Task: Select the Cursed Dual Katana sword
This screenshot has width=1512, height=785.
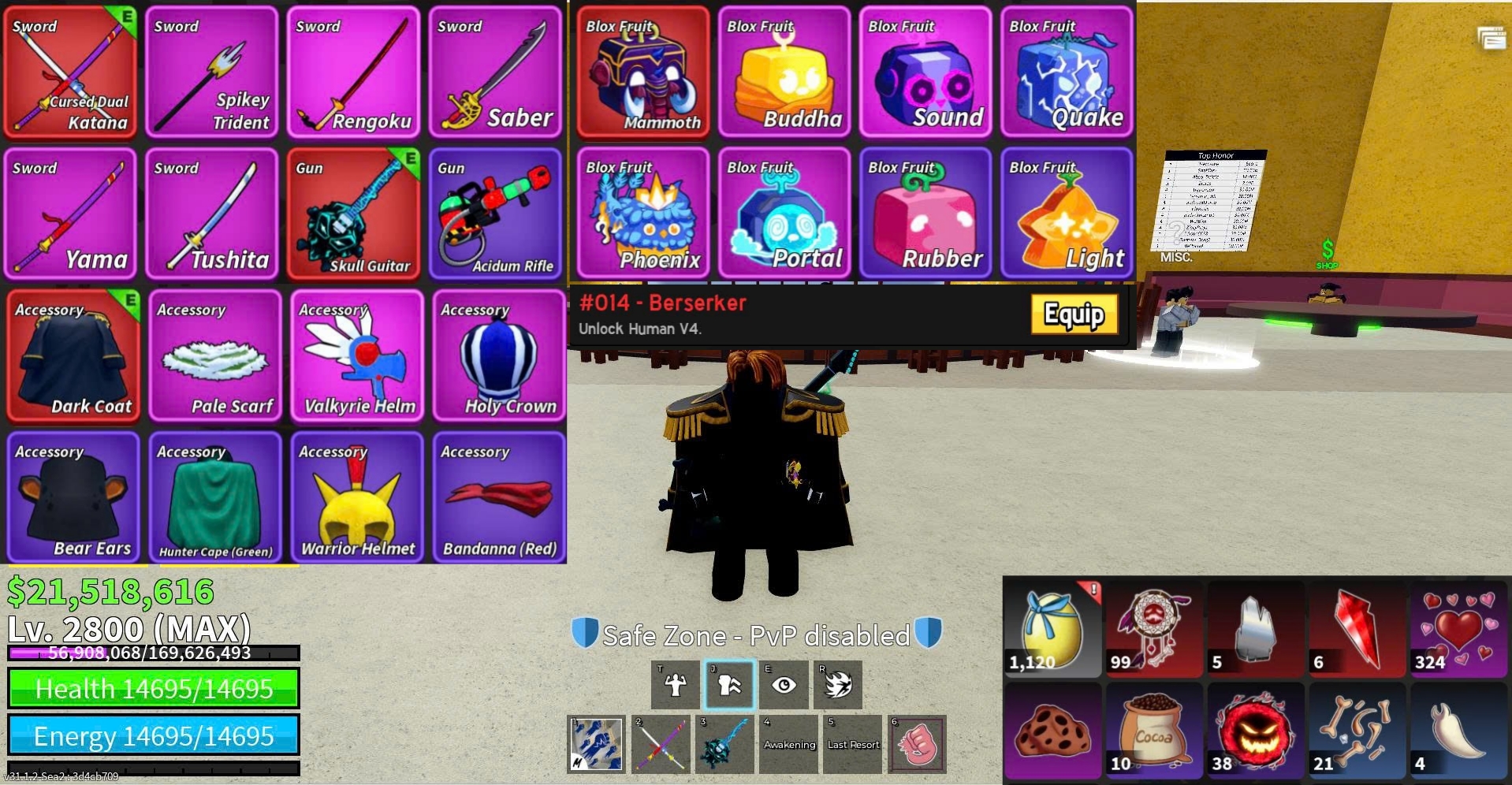Action: click(71, 73)
